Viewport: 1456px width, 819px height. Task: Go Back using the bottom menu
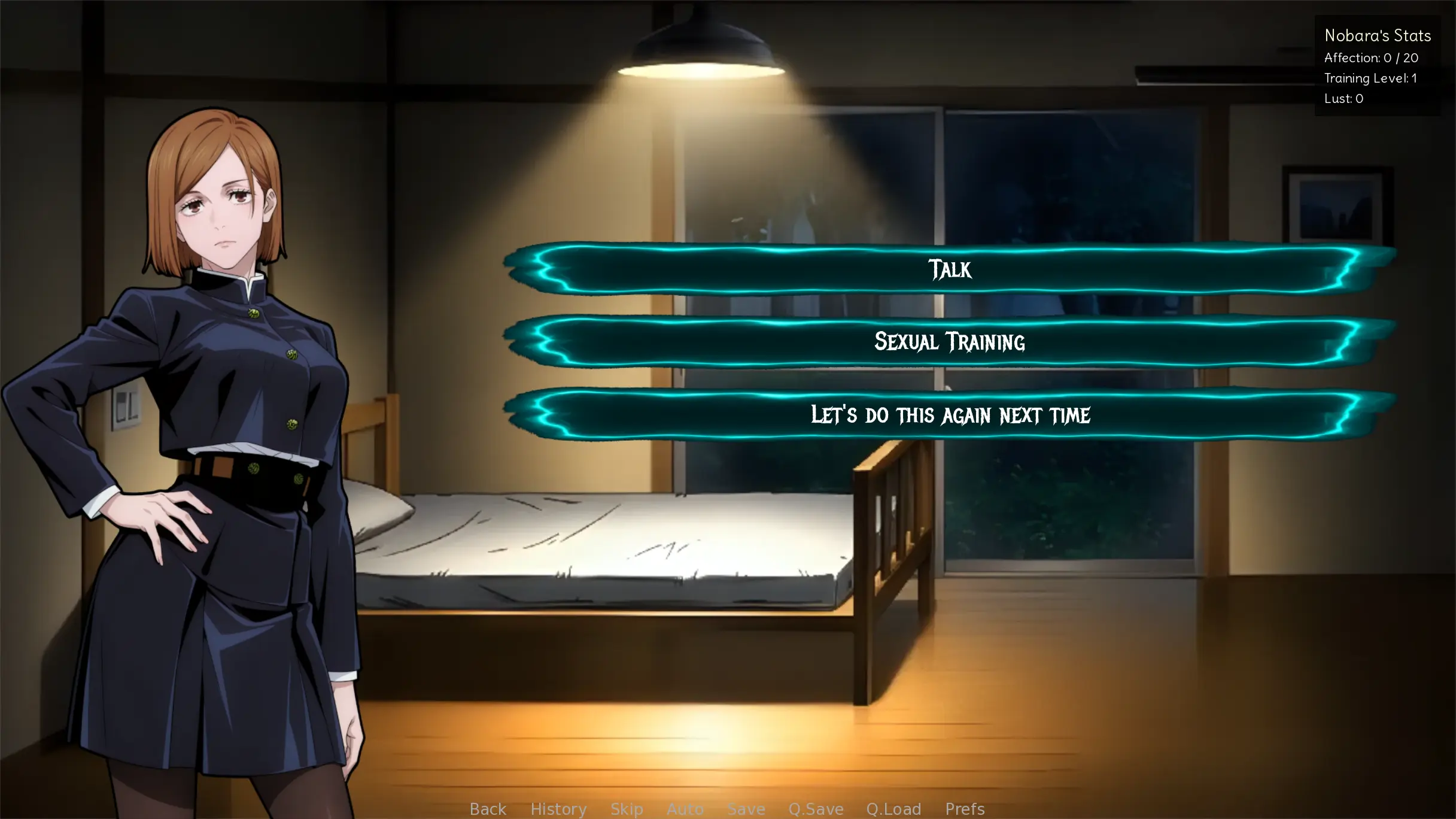(x=488, y=809)
